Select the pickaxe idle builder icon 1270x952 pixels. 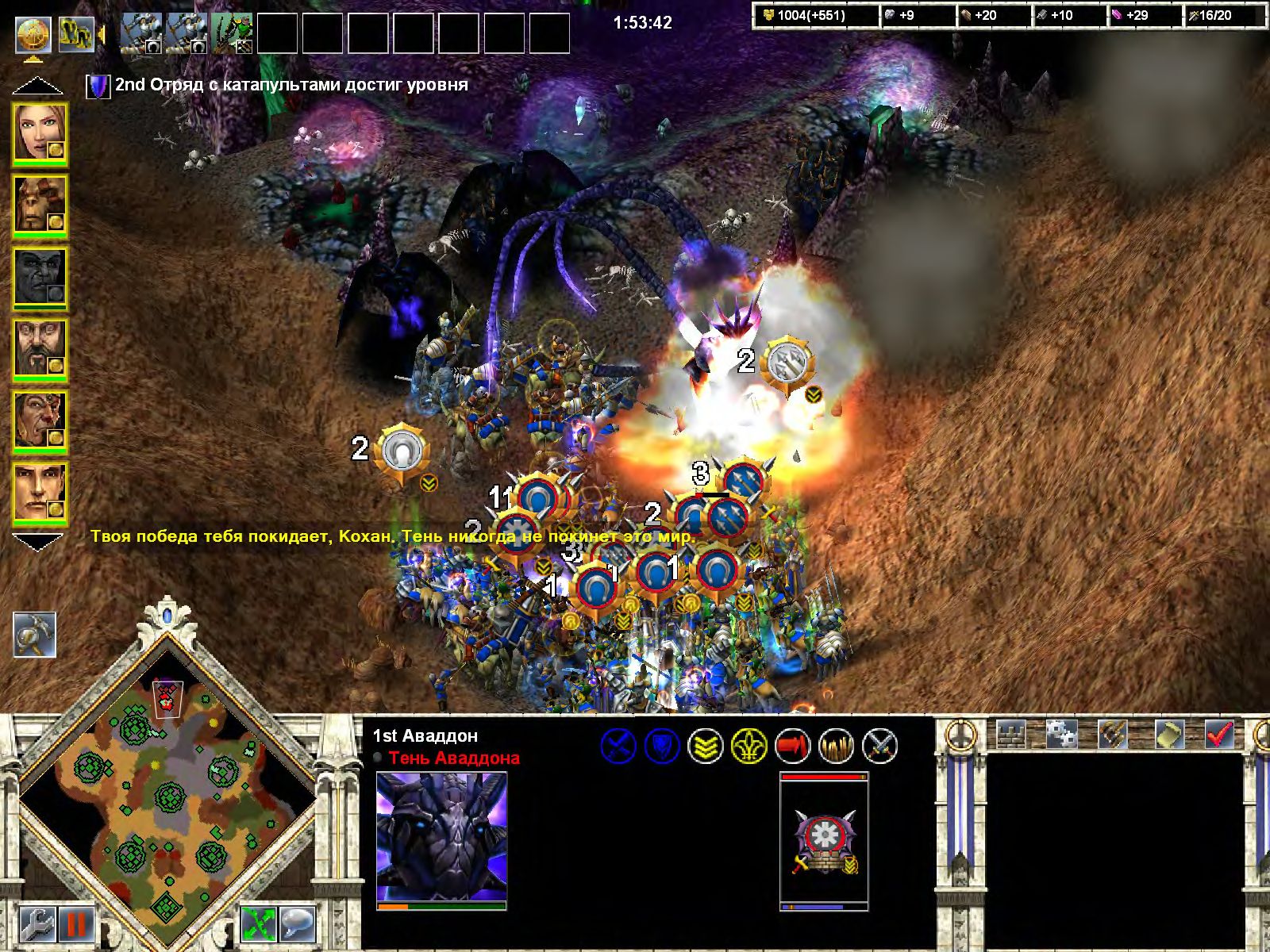tap(34, 635)
